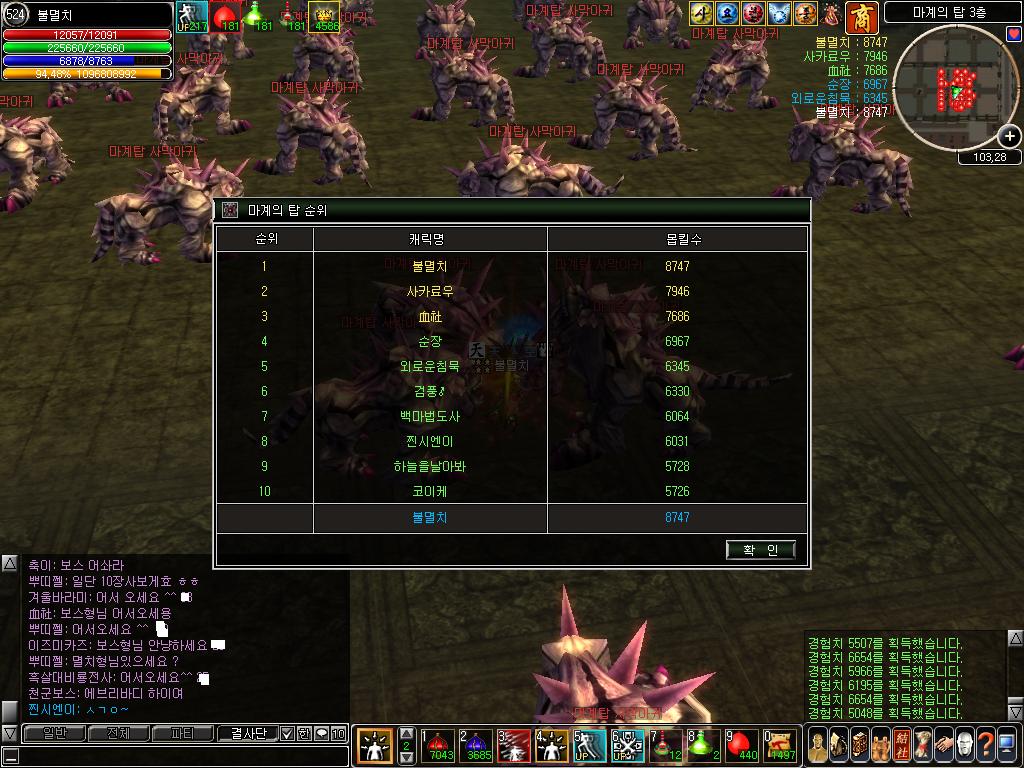Use the green potion in hotbar slot 8
Image resolution: width=1024 pixels, height=768 pixels.
[x=705, y=744]
